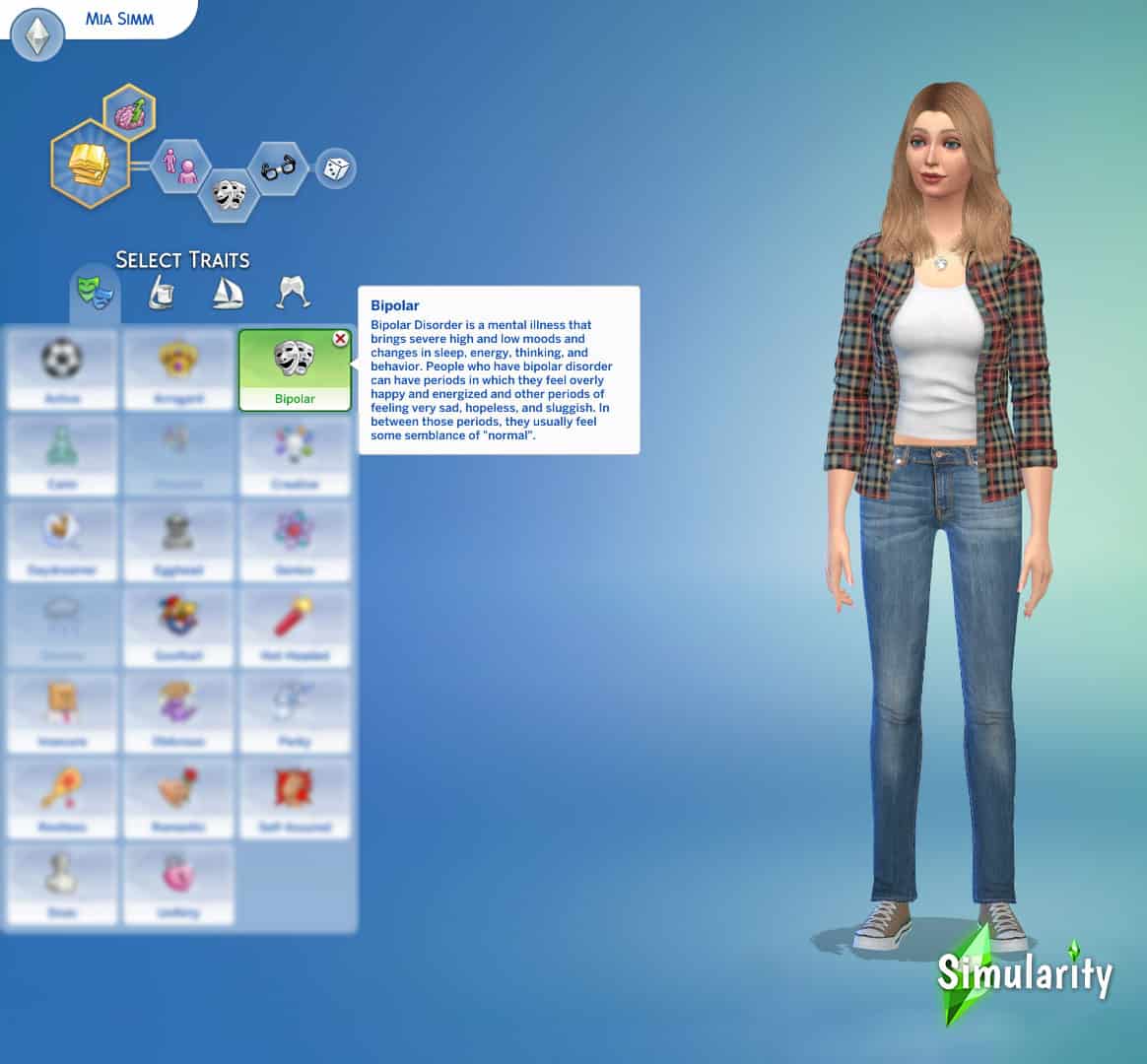Select the Genius atom trait
This screenshot has width=1147, height=1064.
(x=295, y=541)
